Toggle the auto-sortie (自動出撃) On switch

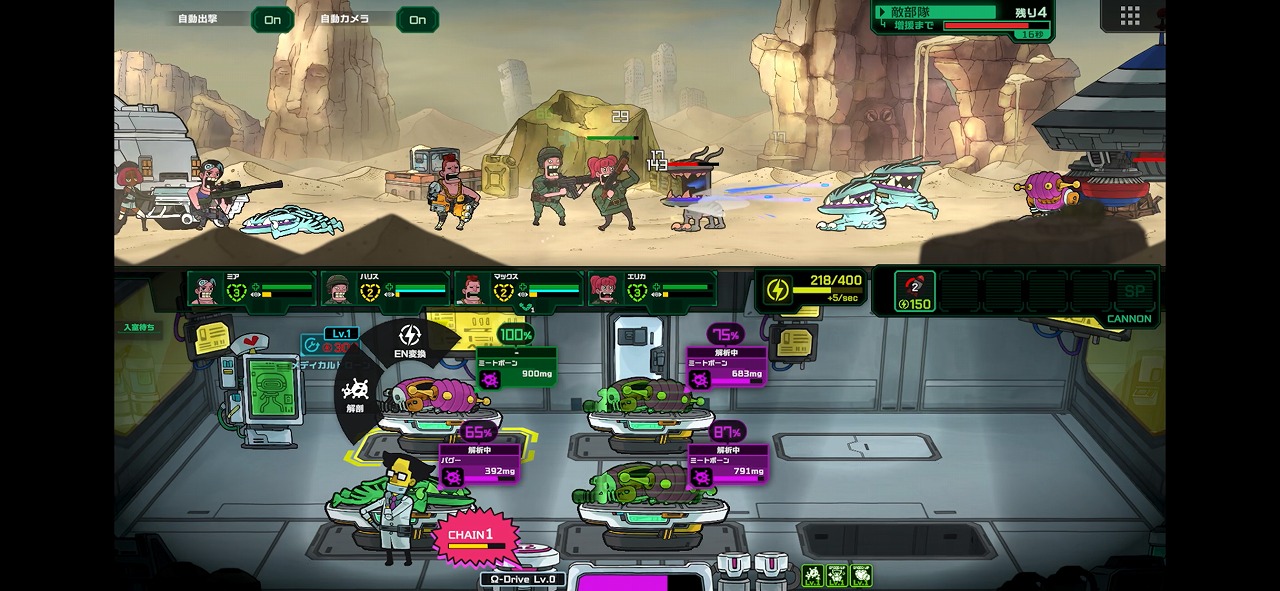[x=272, y=20]
